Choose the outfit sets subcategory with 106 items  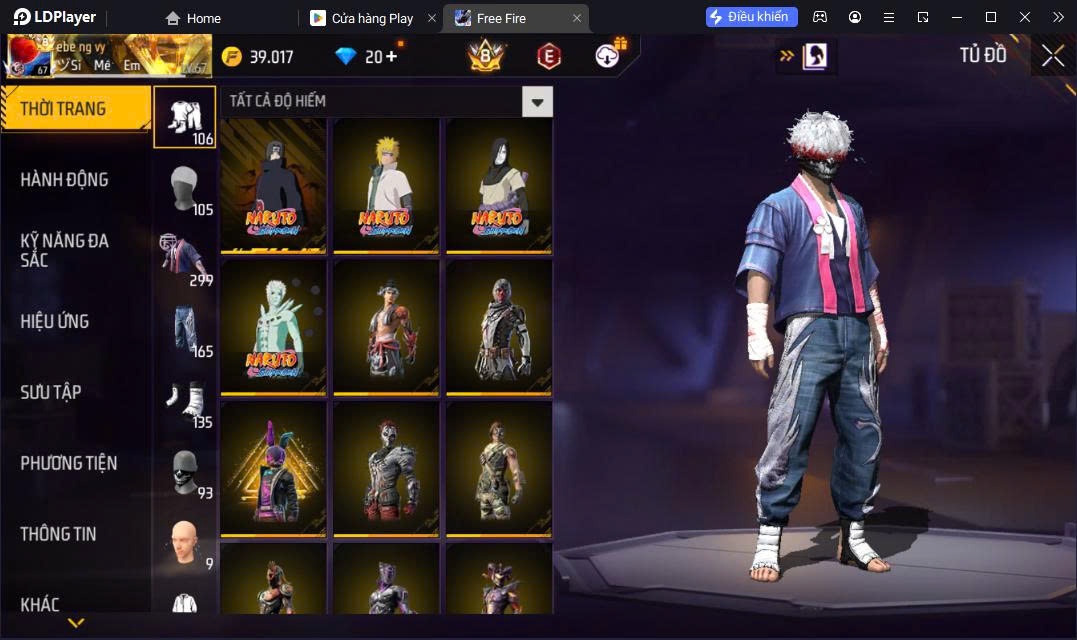[x=184, y=117]
